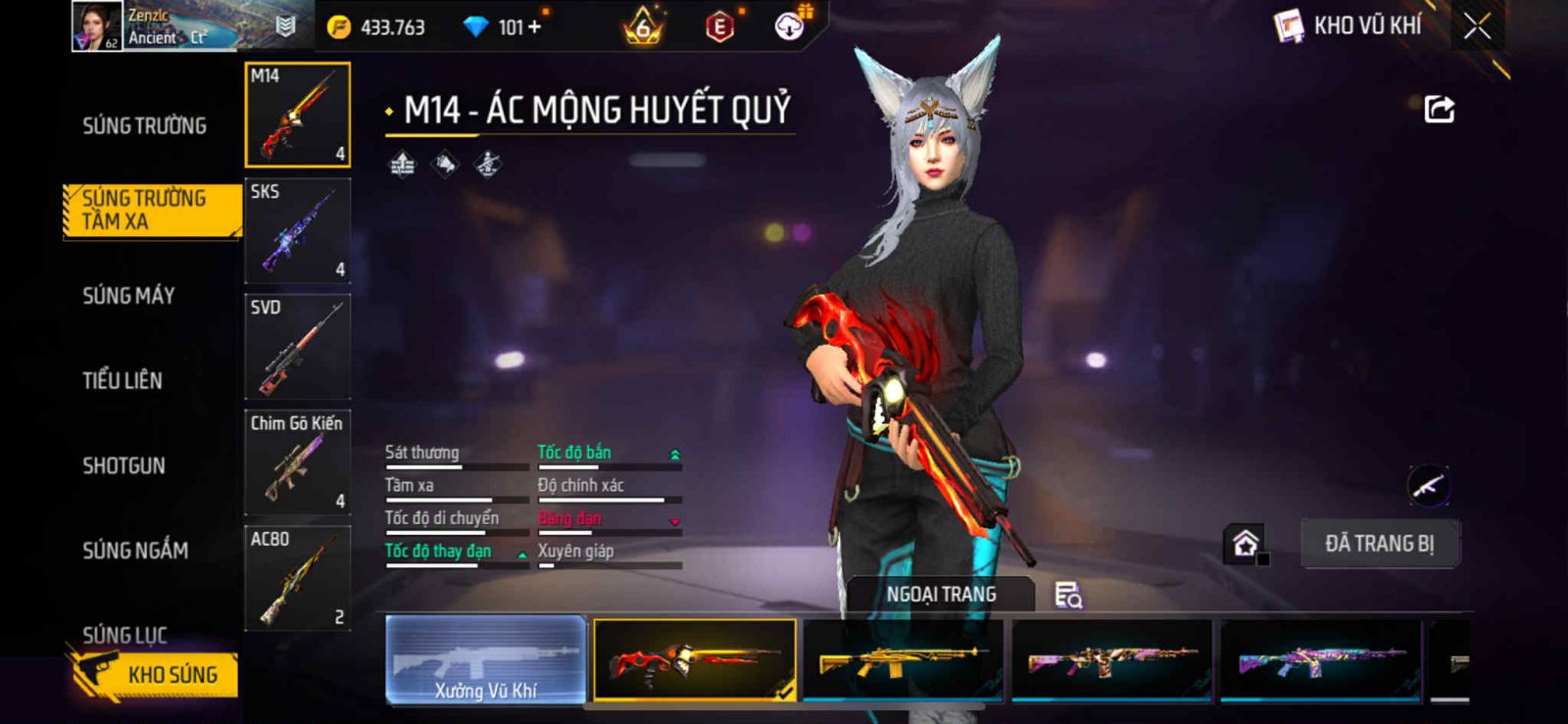Viewport: 1568px width, 724px height.
Task: Click the Đã Trang Bị button
Action: (1379, 544)
